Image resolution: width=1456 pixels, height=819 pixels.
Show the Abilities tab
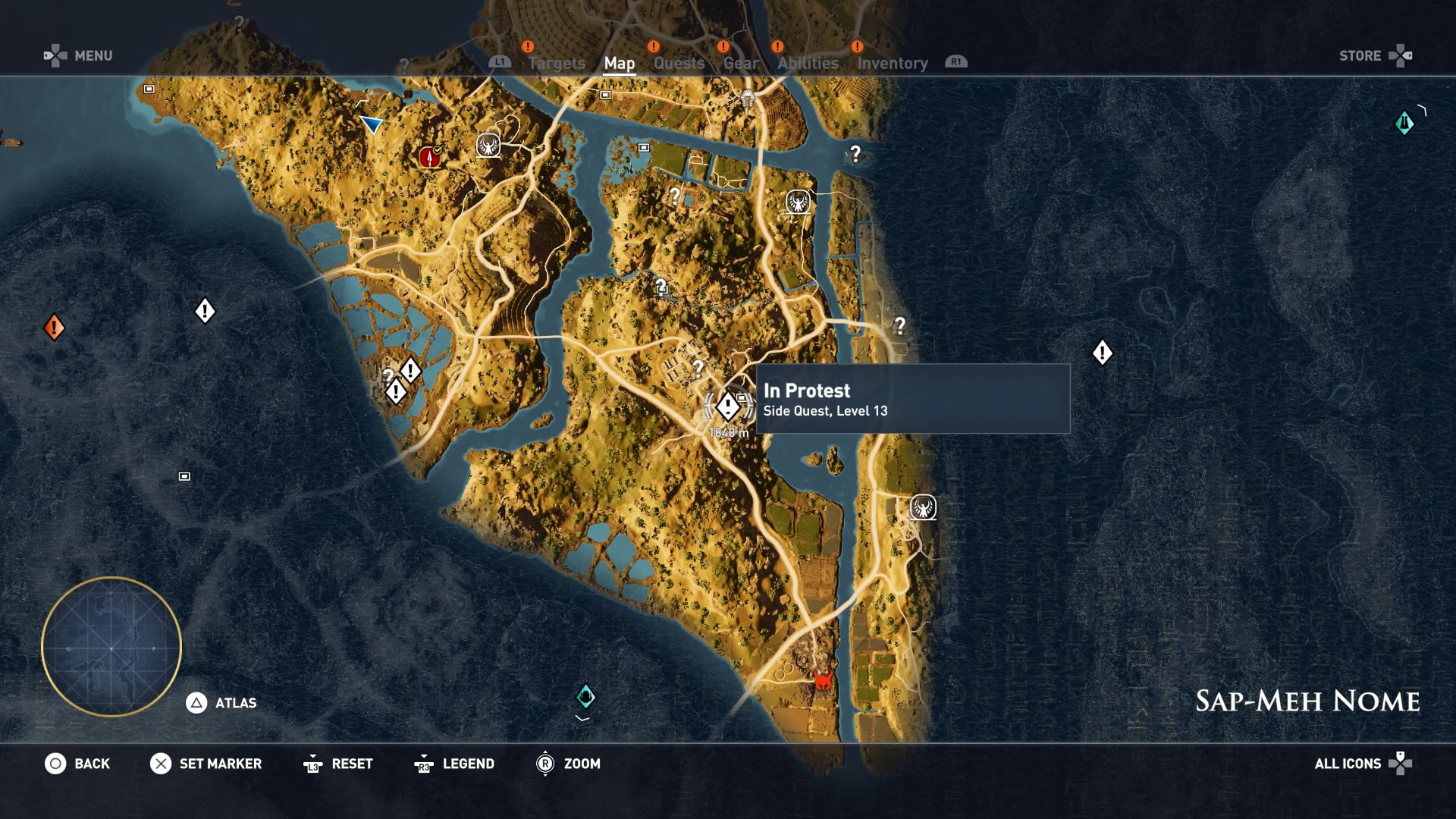tap(808, 64)
